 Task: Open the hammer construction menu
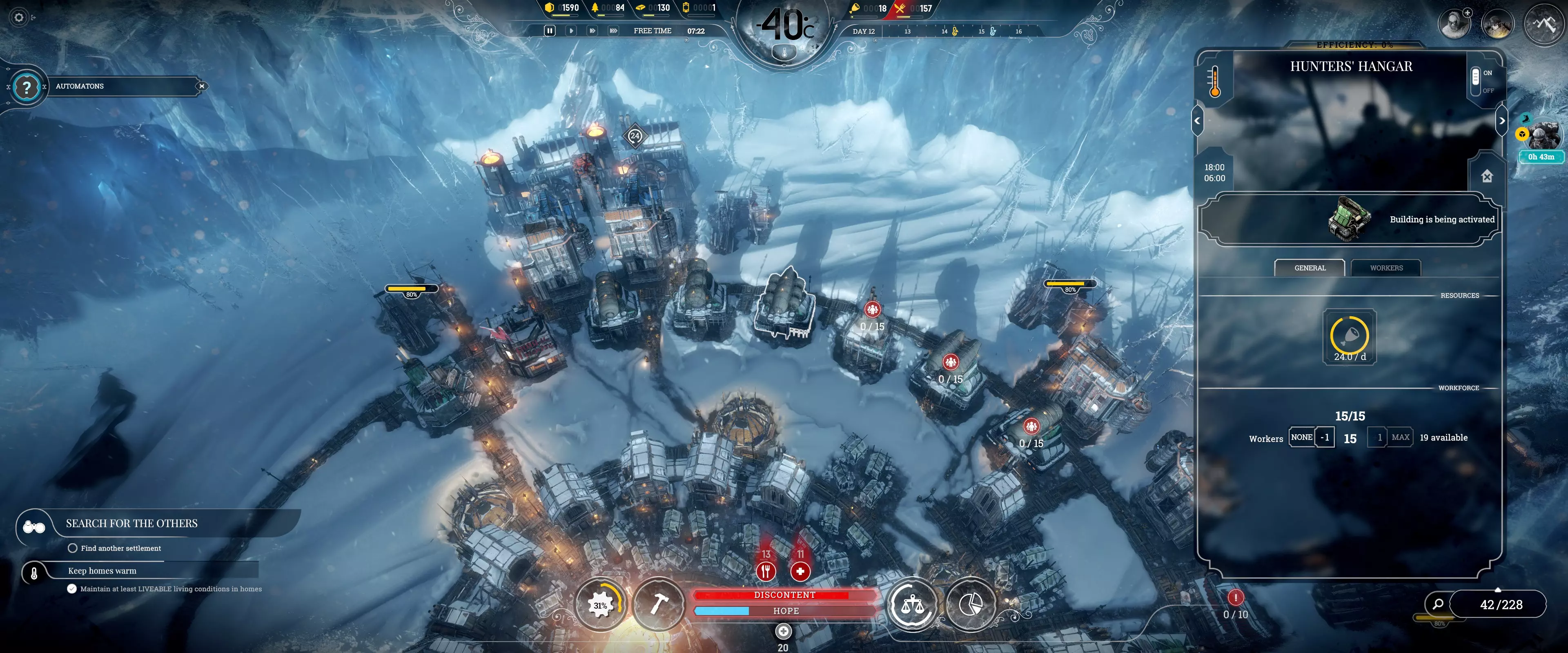click(659, 604)
